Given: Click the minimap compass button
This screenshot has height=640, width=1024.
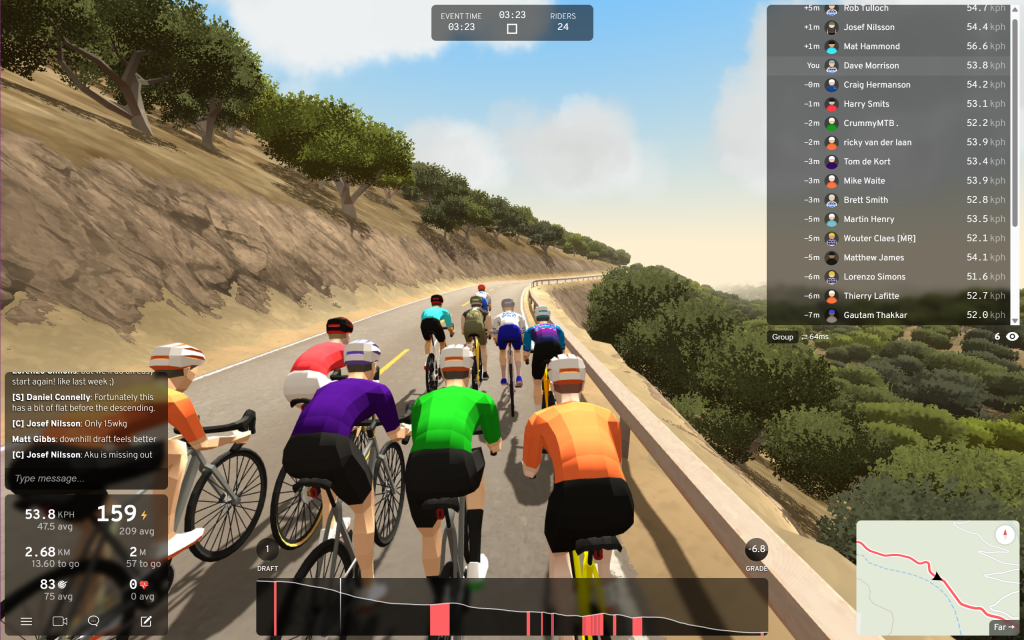Looking at the screenshot, I should pyautogui.click(x=1004, y=534).
